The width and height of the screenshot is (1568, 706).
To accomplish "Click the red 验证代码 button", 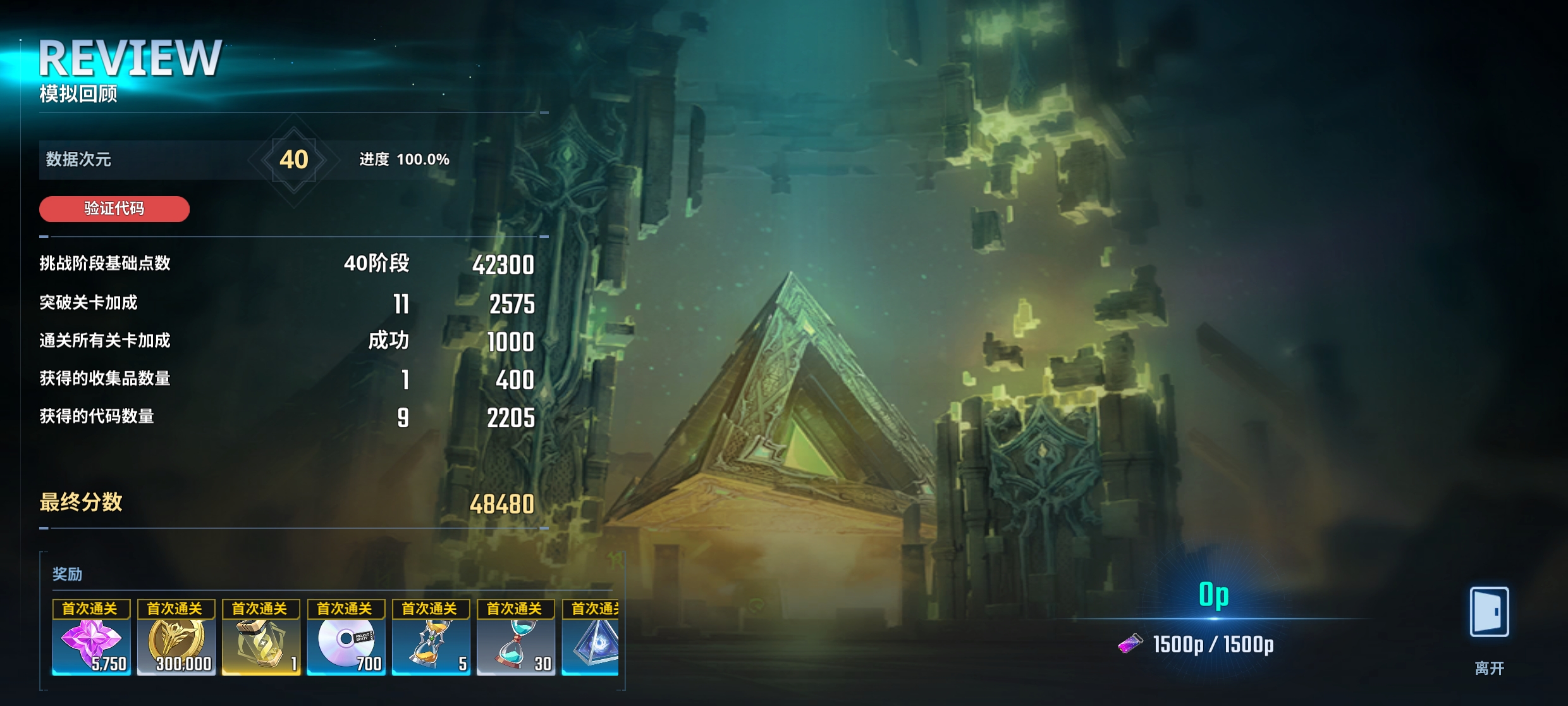I will 114,209.
